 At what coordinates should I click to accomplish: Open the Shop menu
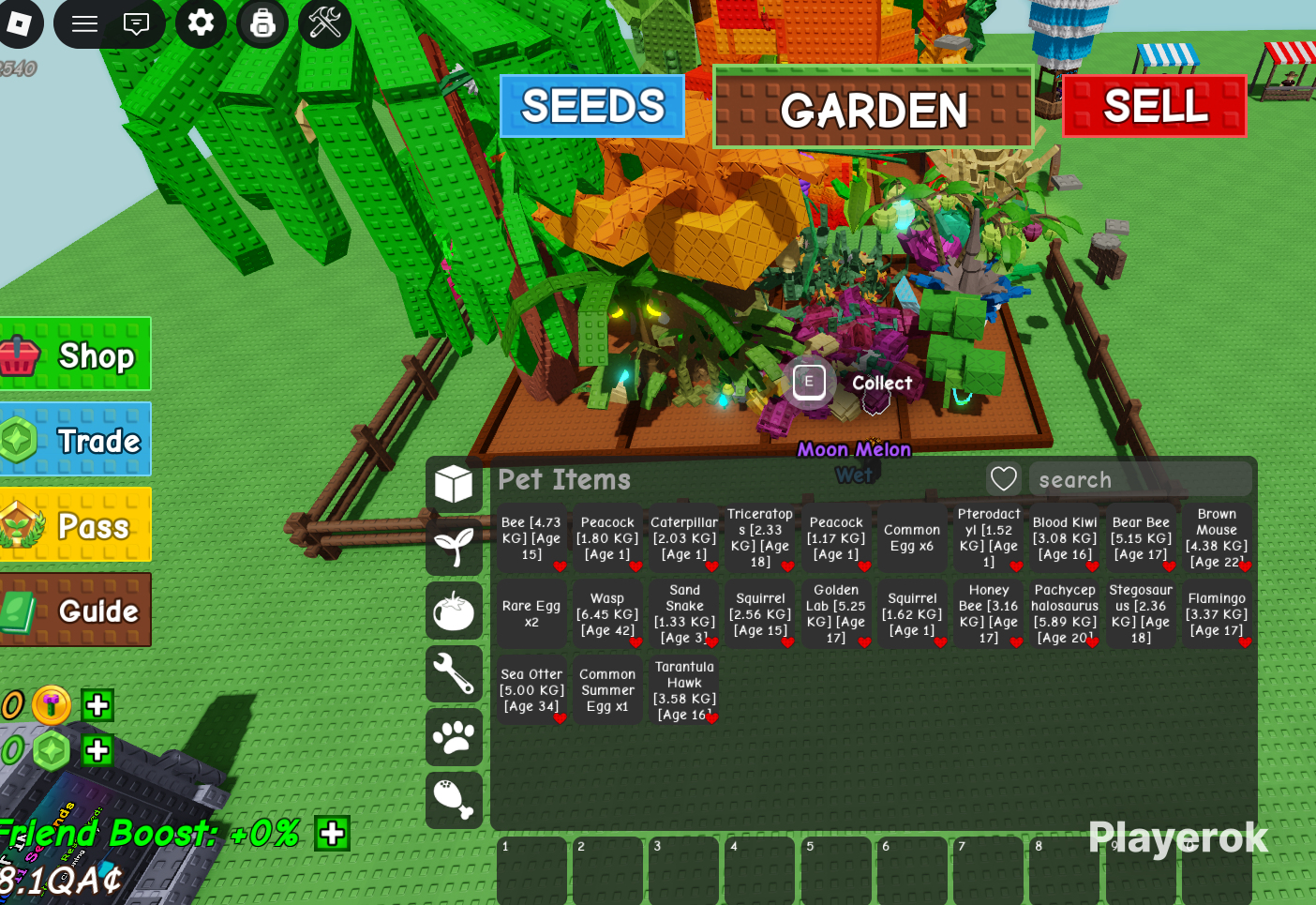click(75, 354)
